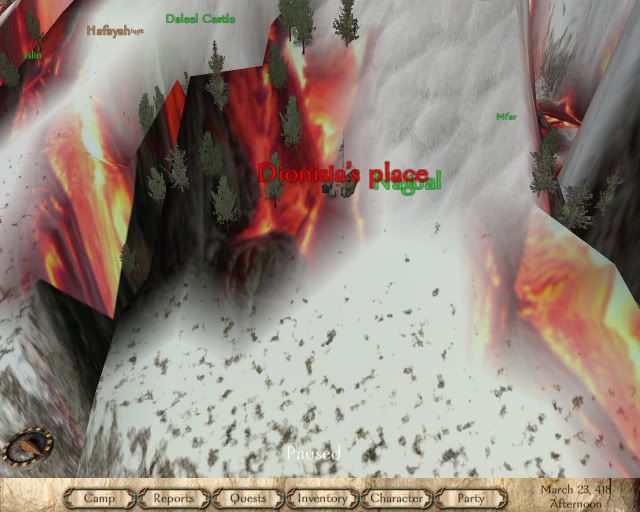640x512 pixels.
Task: Click the Hafaysh map label
Action: 109,30
